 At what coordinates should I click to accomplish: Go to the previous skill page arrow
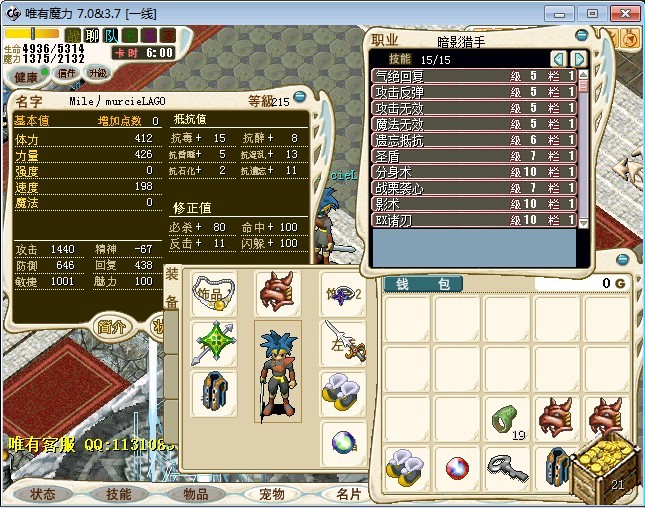tap(559, 59)
